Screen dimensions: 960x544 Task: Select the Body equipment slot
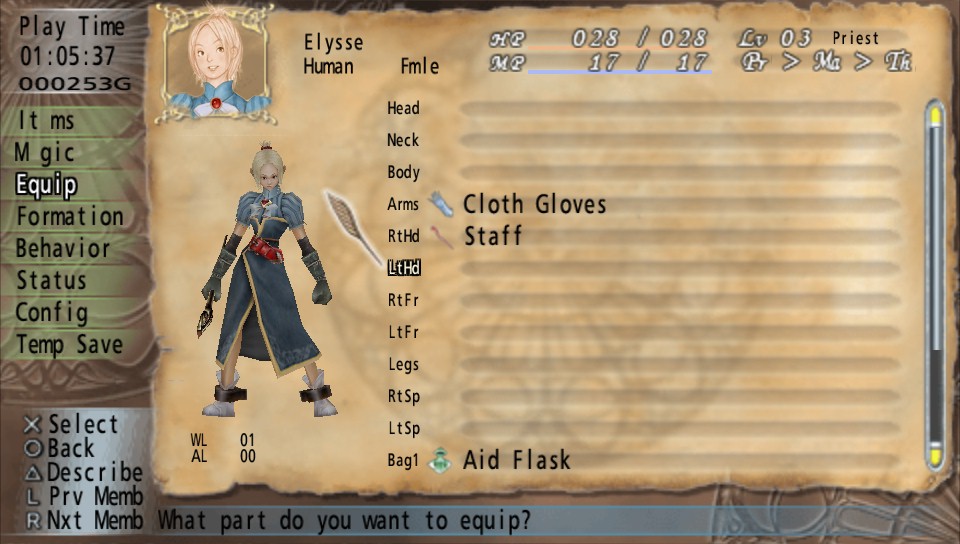click(403, 172)
